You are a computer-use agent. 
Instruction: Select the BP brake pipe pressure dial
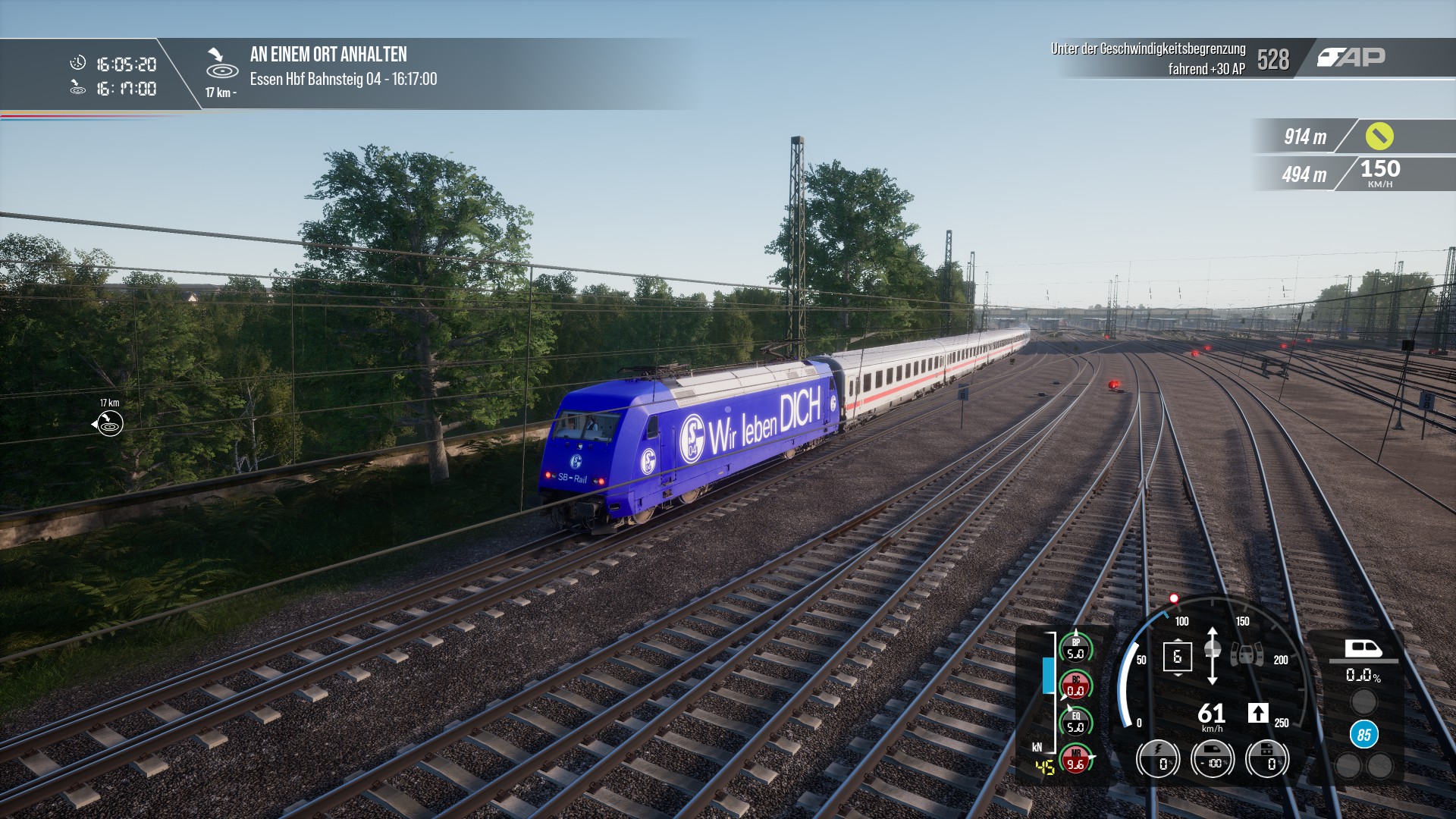tap(1075, 648)
